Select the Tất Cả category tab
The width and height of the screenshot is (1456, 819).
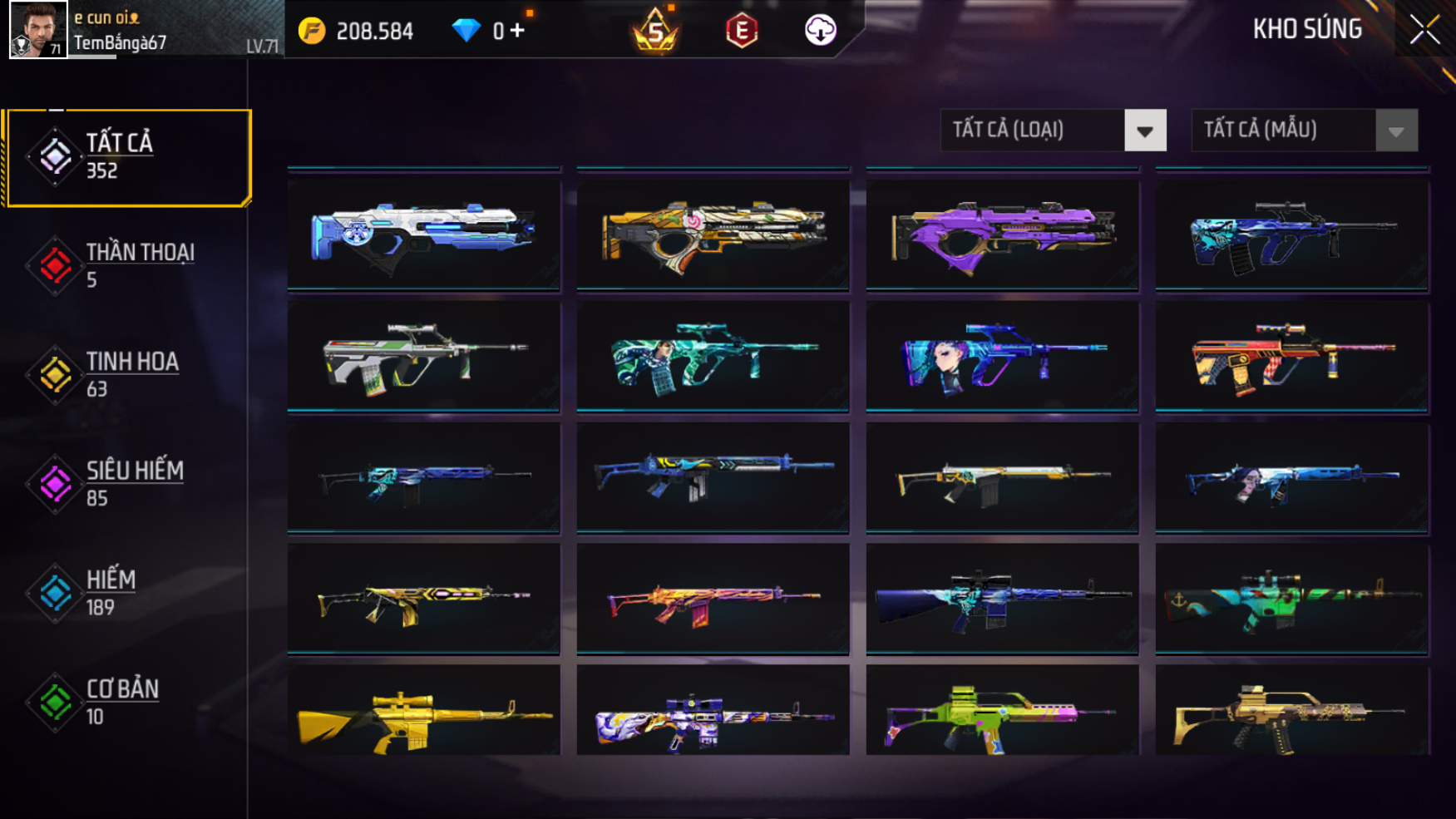pyautogui.click(x=127, y=157)
